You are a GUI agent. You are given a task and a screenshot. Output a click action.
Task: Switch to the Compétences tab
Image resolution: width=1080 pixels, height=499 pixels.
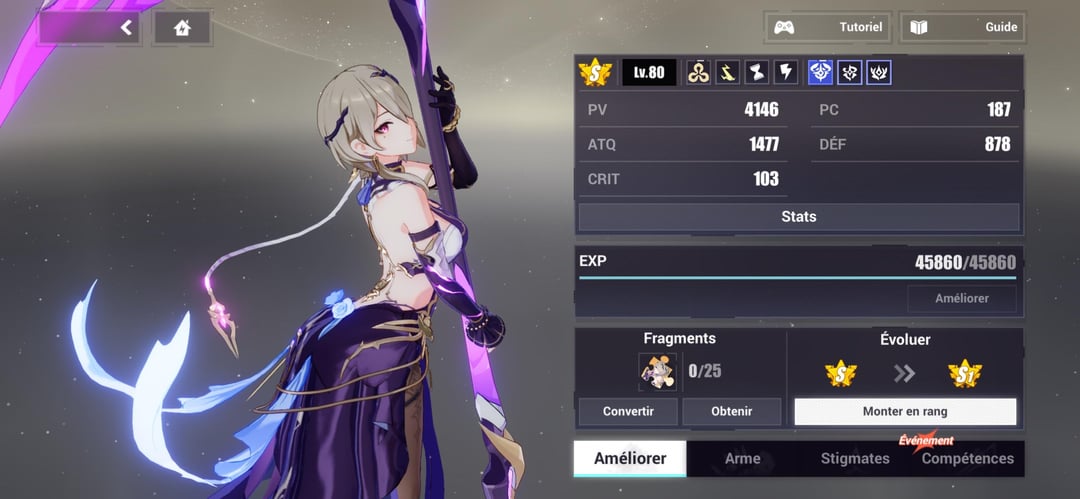pyautogui.click(x=967, y=459)
